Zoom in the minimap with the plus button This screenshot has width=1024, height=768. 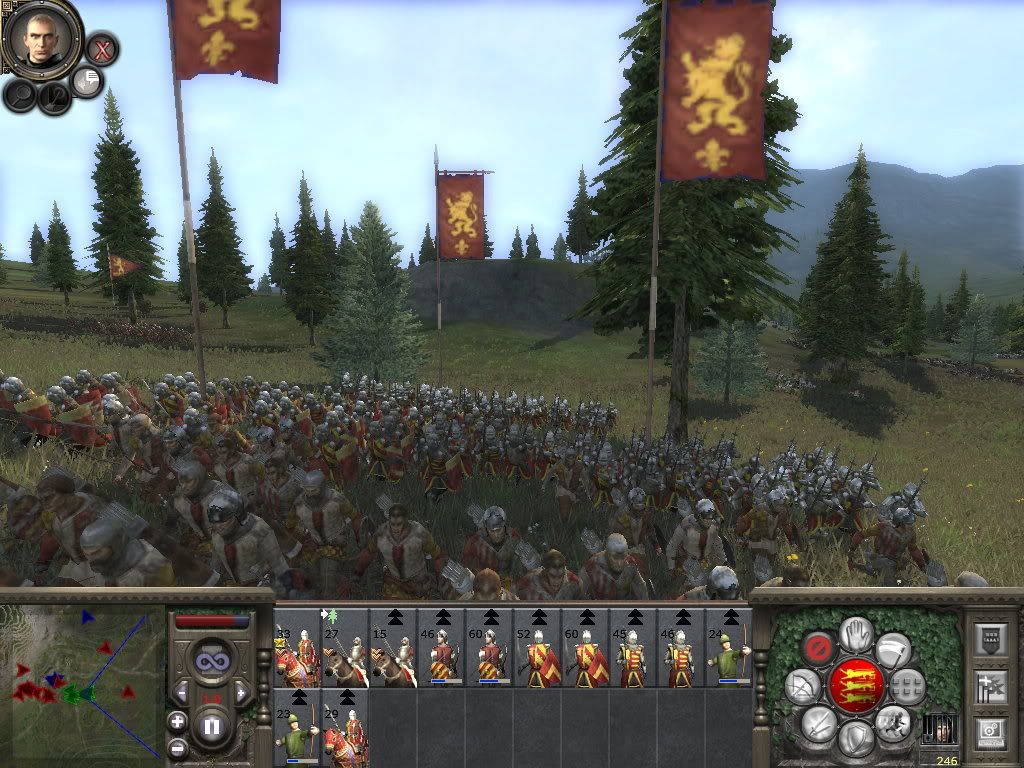tap(177, 721)
